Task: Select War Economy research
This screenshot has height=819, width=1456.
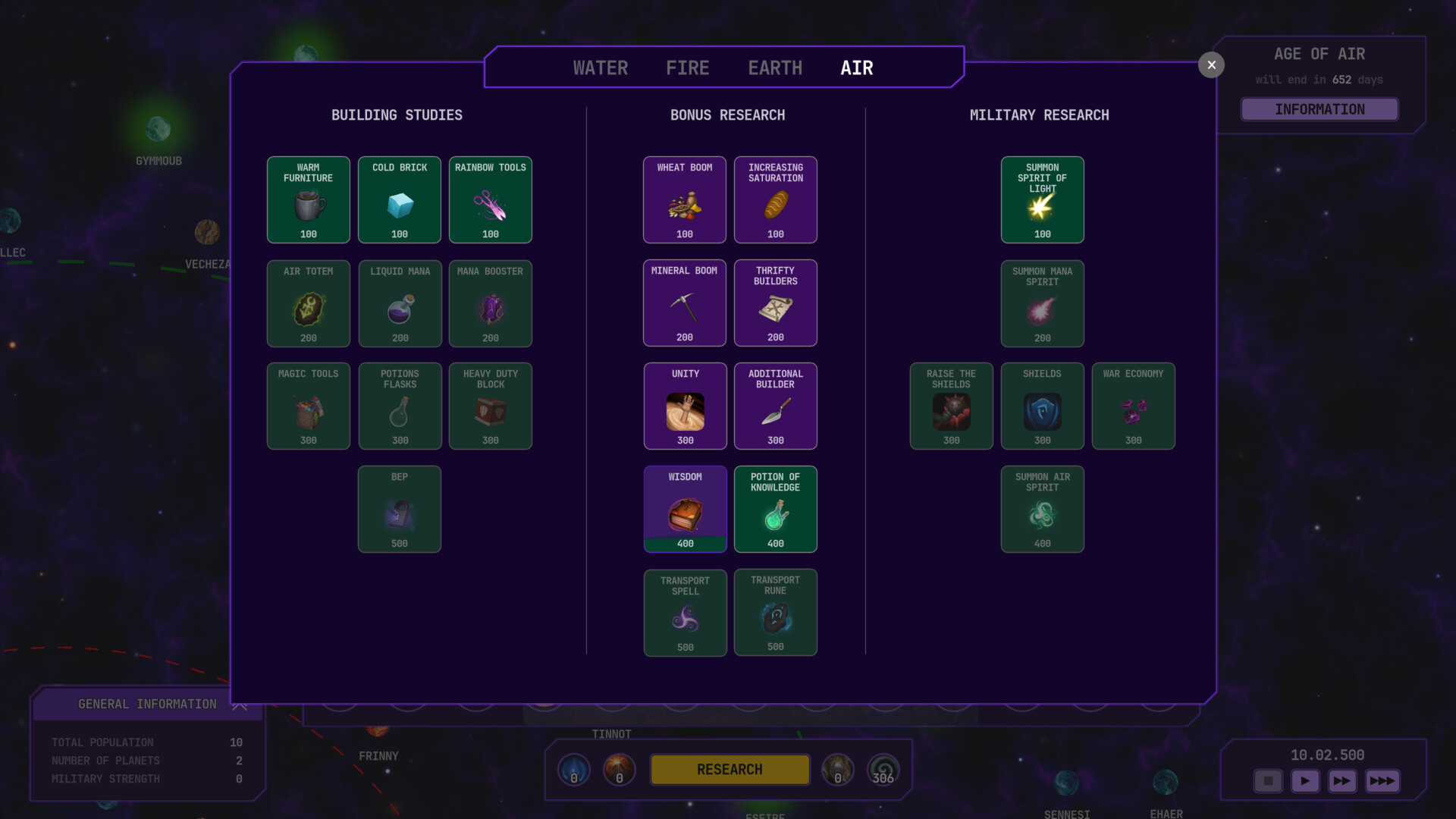Action: coord(1133,406)
